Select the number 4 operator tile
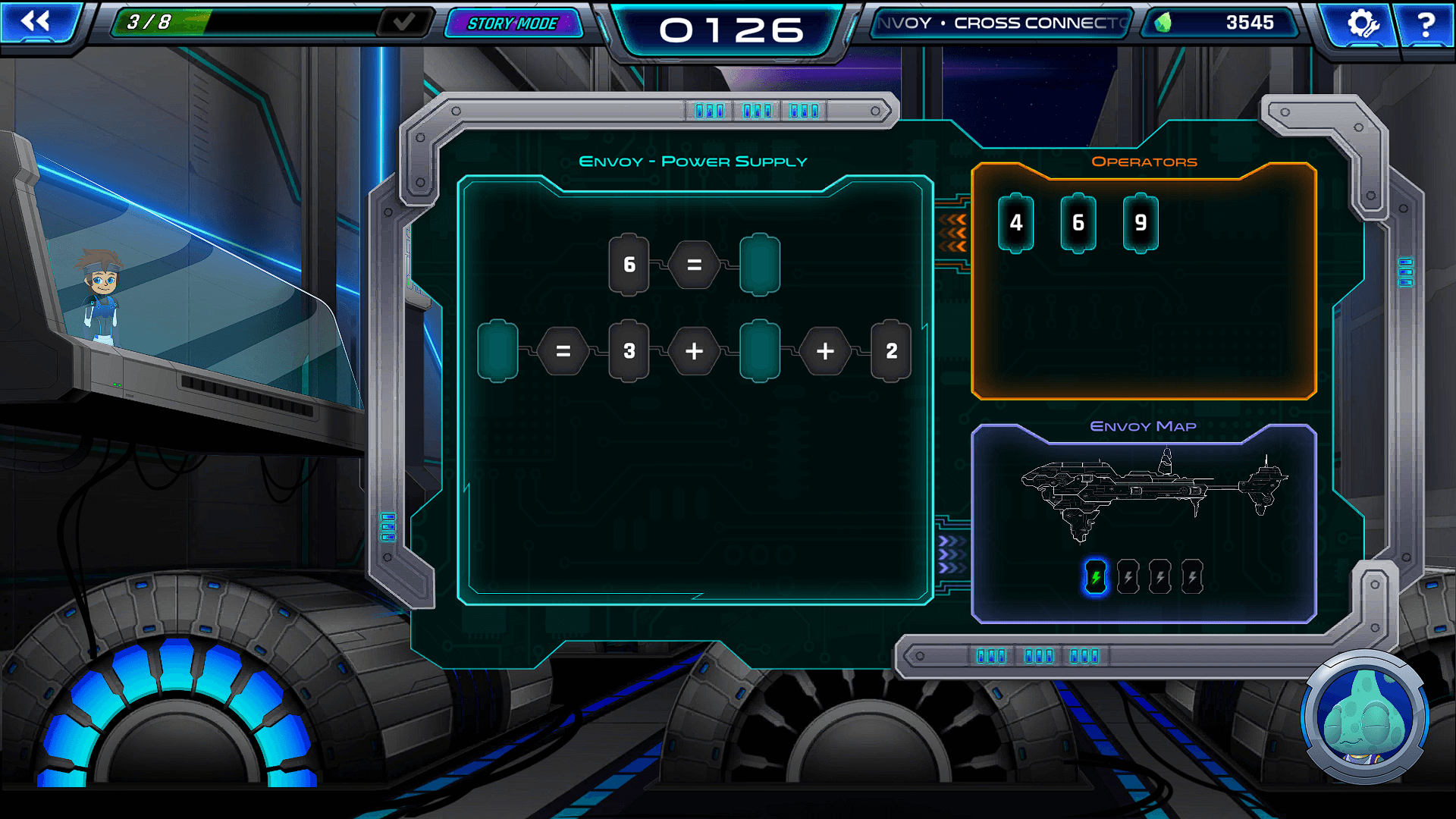 (1016, 223)
